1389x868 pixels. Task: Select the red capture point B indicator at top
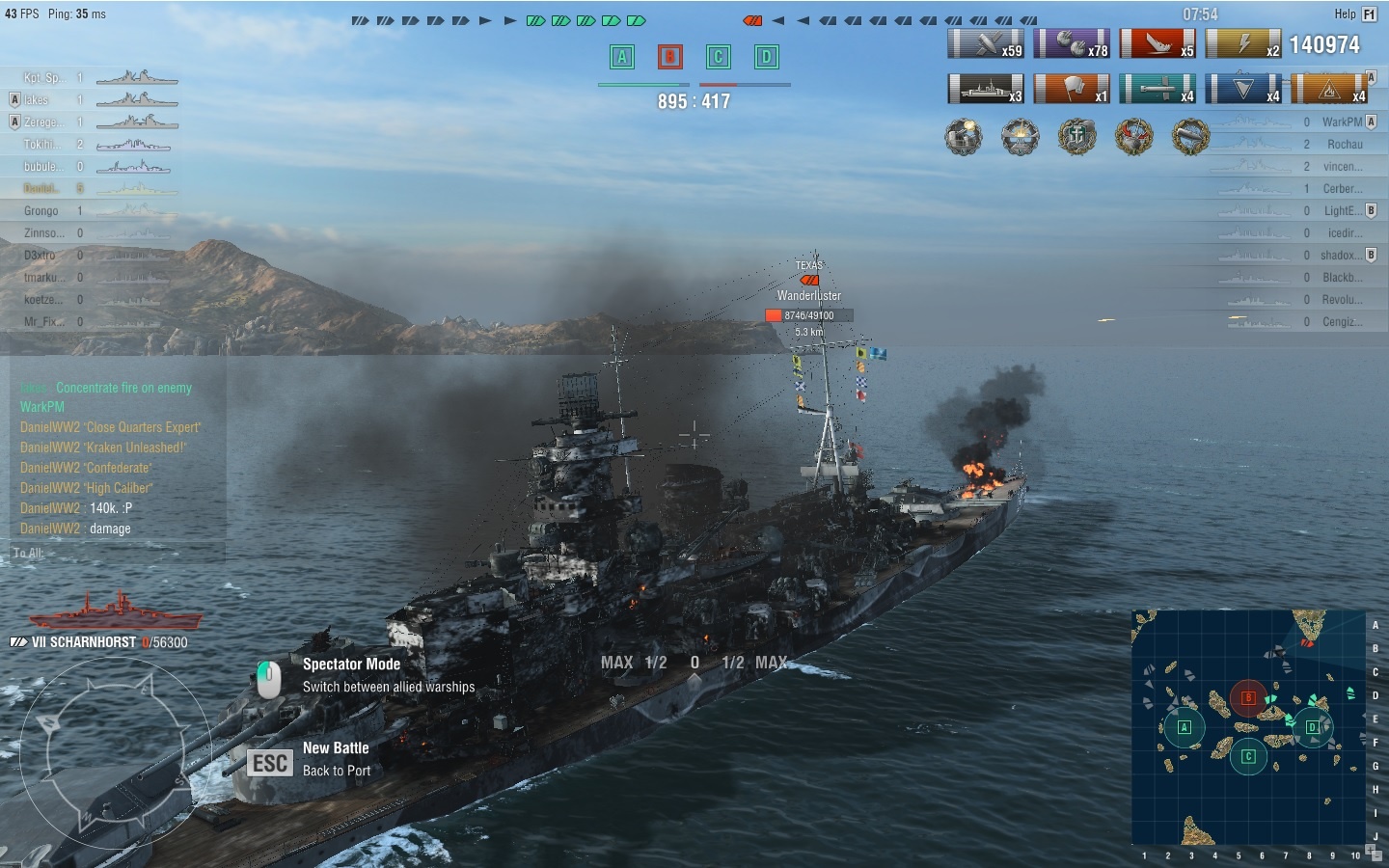coord(669,58)
